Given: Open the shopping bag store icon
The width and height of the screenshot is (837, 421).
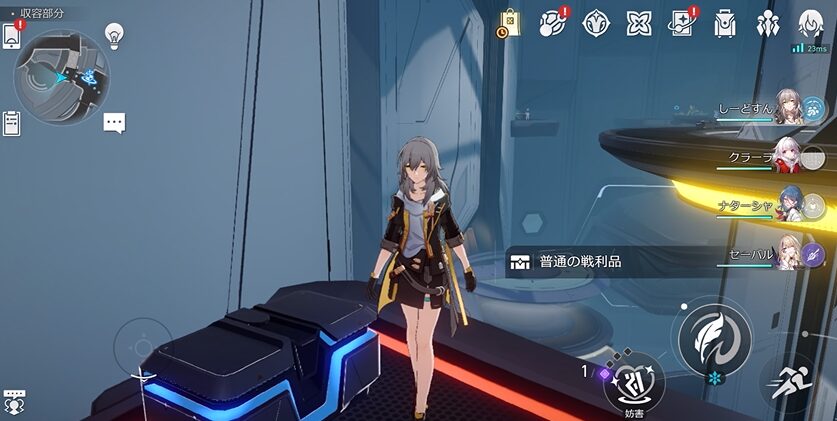Looking at the screenshot, I should 510,24.
